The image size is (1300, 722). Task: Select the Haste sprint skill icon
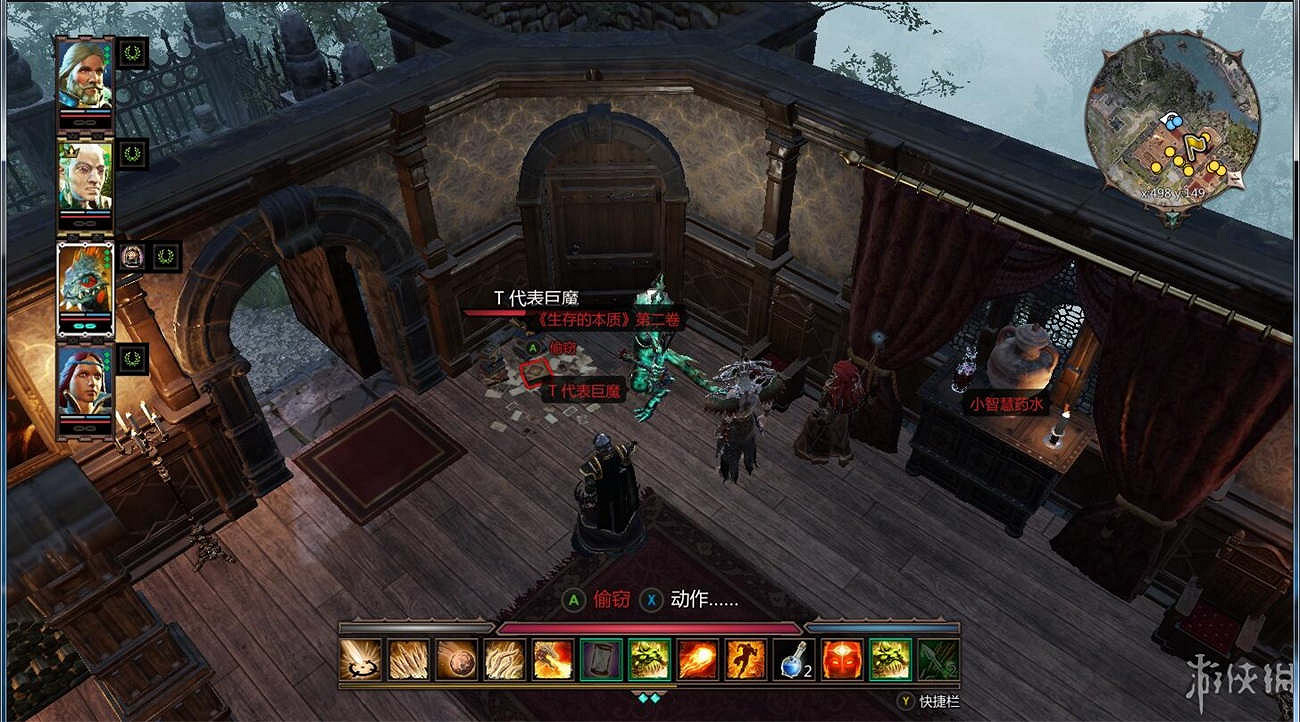point(744,657)
